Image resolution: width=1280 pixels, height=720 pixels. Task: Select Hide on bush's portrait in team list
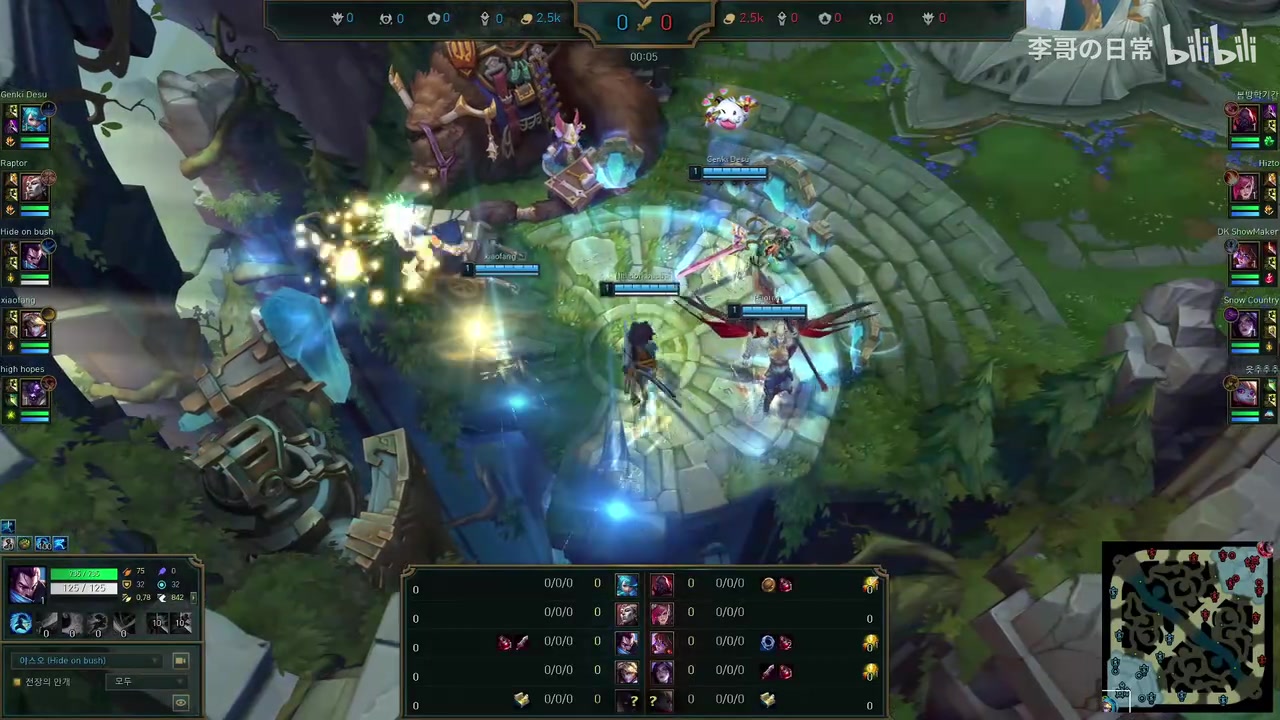tap(34, 256)
